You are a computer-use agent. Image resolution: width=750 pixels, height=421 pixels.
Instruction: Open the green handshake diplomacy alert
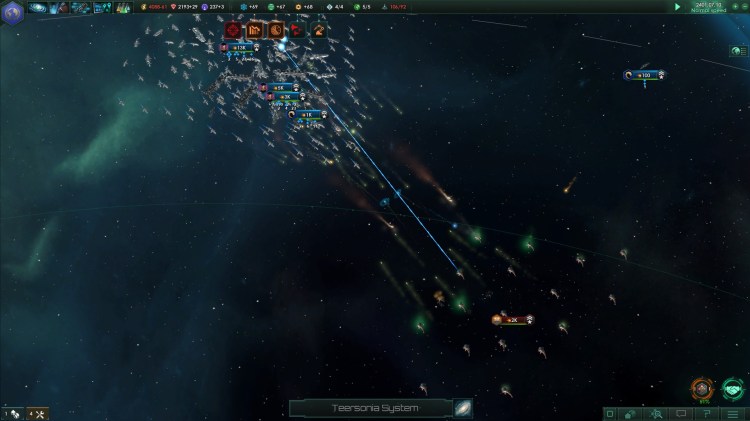point(732,387)
